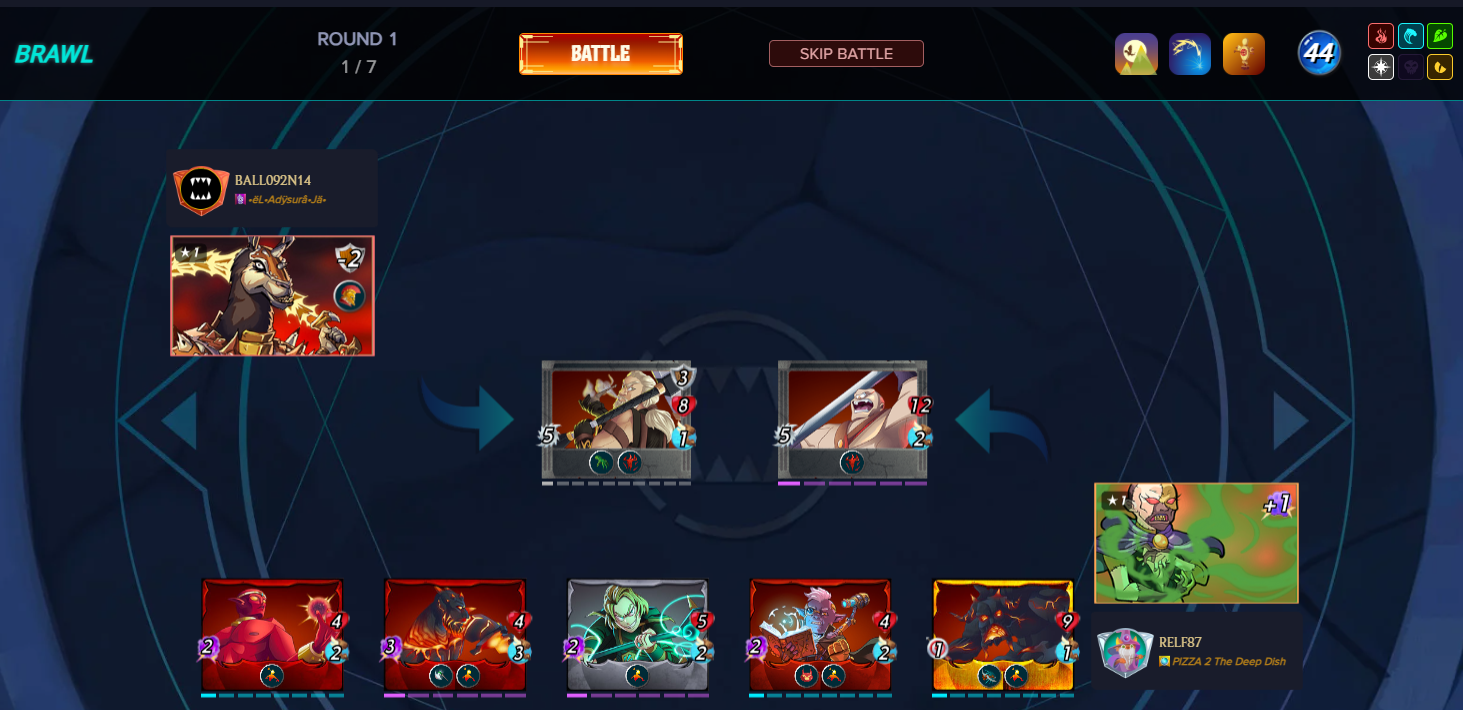
Task: Pick the gold-framed lava beast card
Action: [1002, 634]
